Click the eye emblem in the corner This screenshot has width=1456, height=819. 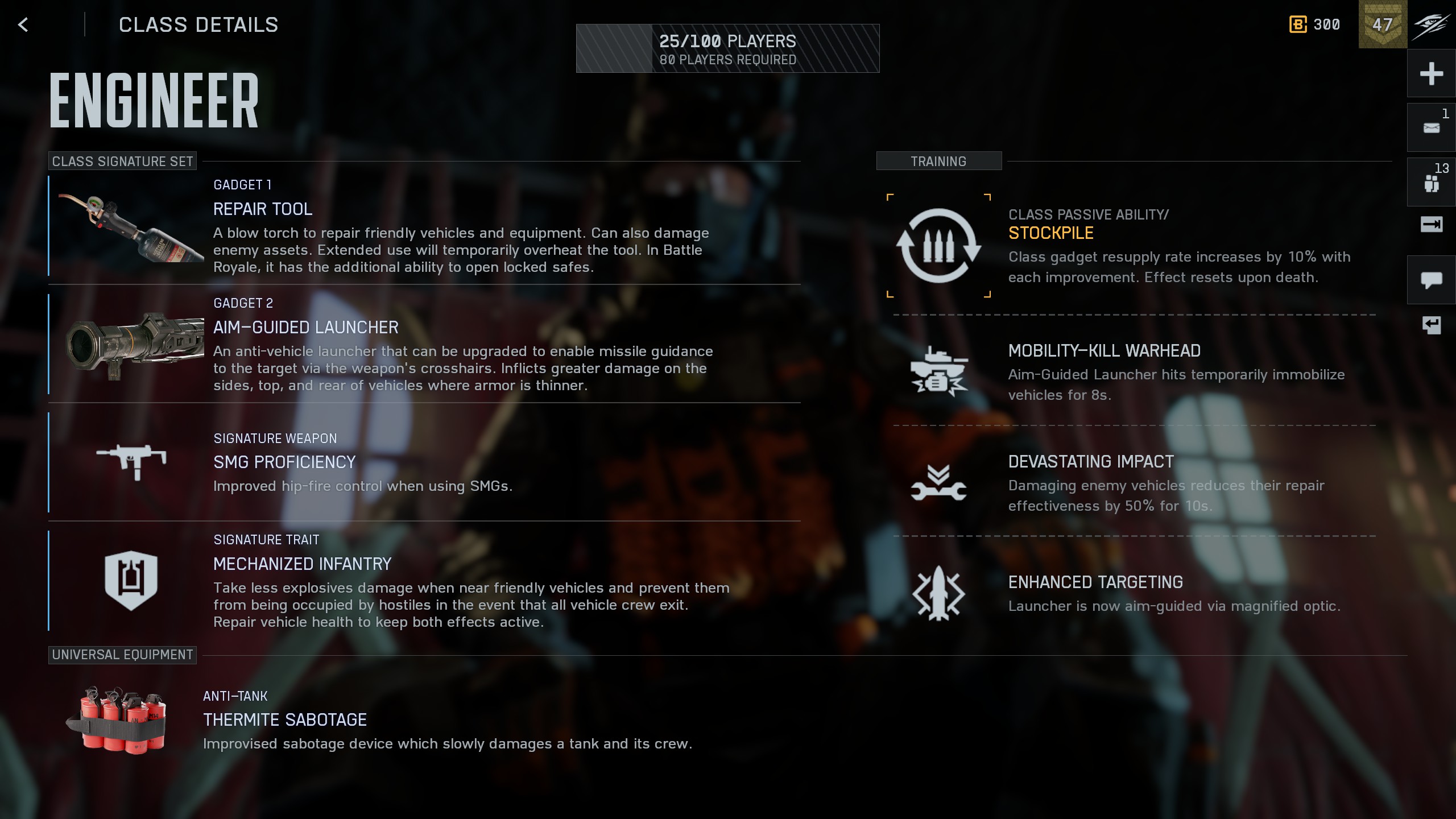point(1431,24)
